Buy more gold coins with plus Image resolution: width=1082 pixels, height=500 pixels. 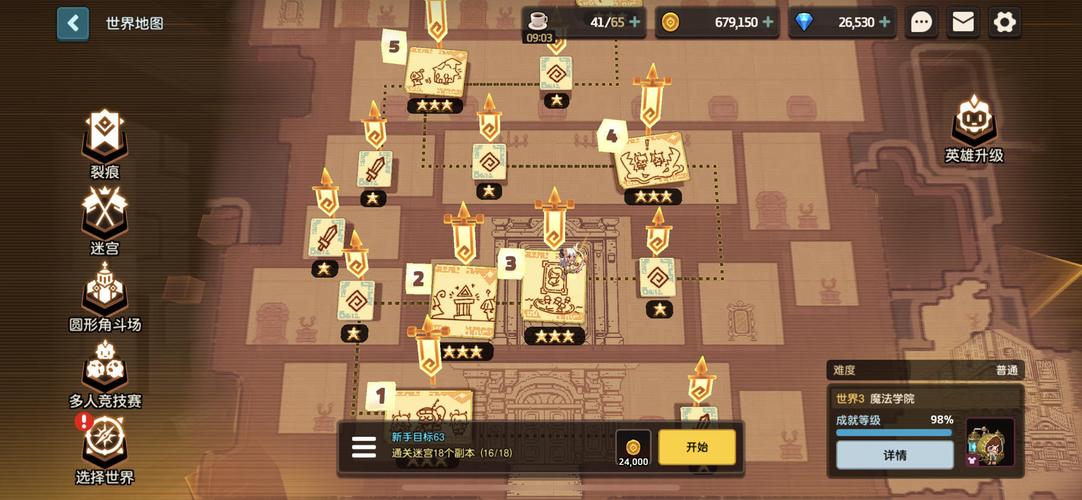click(768, 22)
